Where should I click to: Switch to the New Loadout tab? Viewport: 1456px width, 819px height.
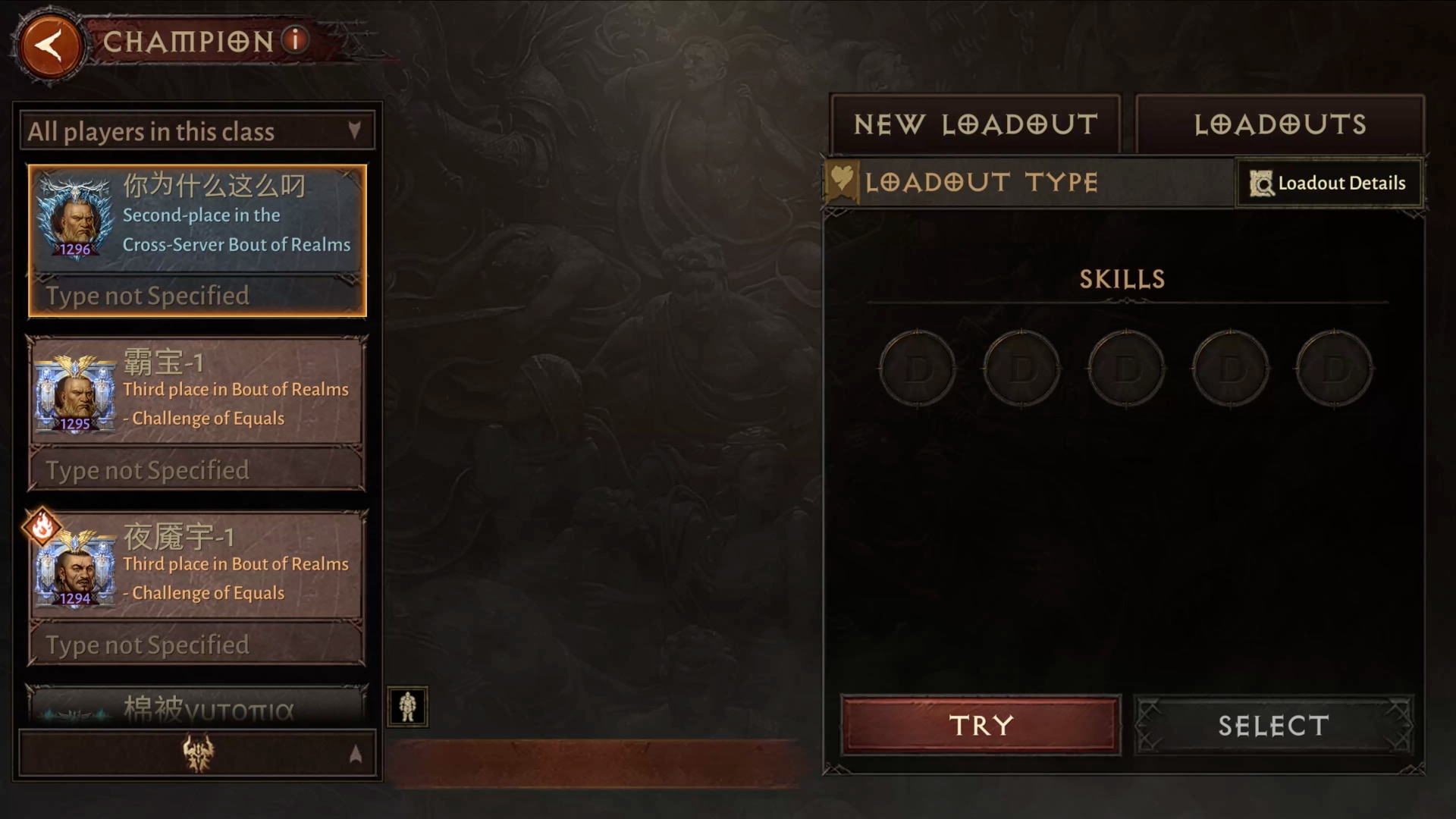point(975,124)
